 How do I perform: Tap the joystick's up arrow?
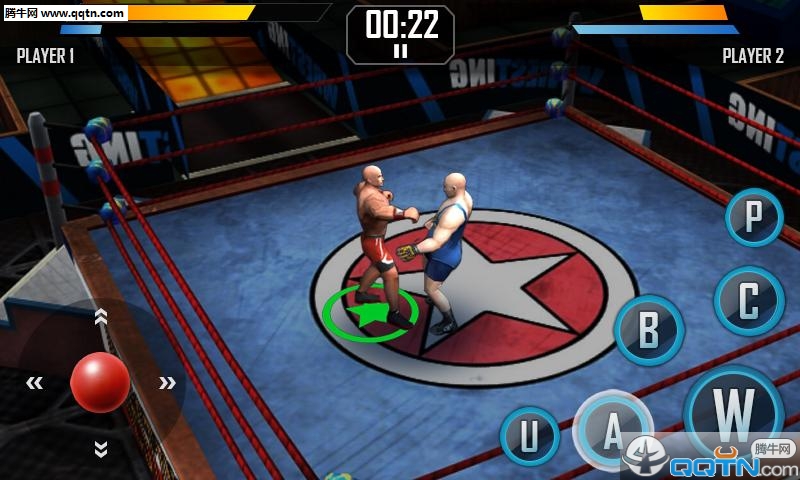pyautogui.click(x=100, y=317)
